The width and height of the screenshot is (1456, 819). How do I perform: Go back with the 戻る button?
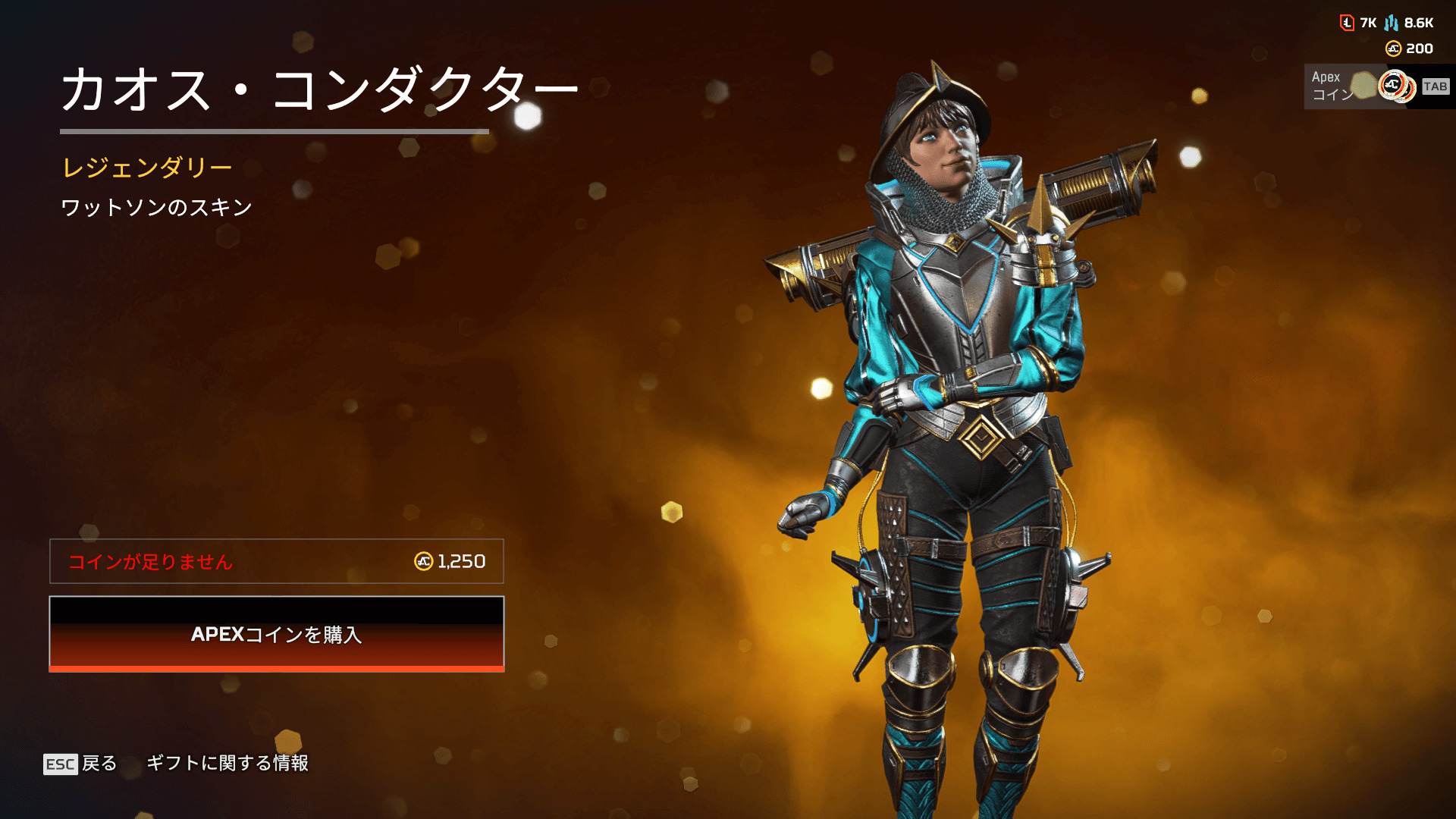click(x=81, y=763)
